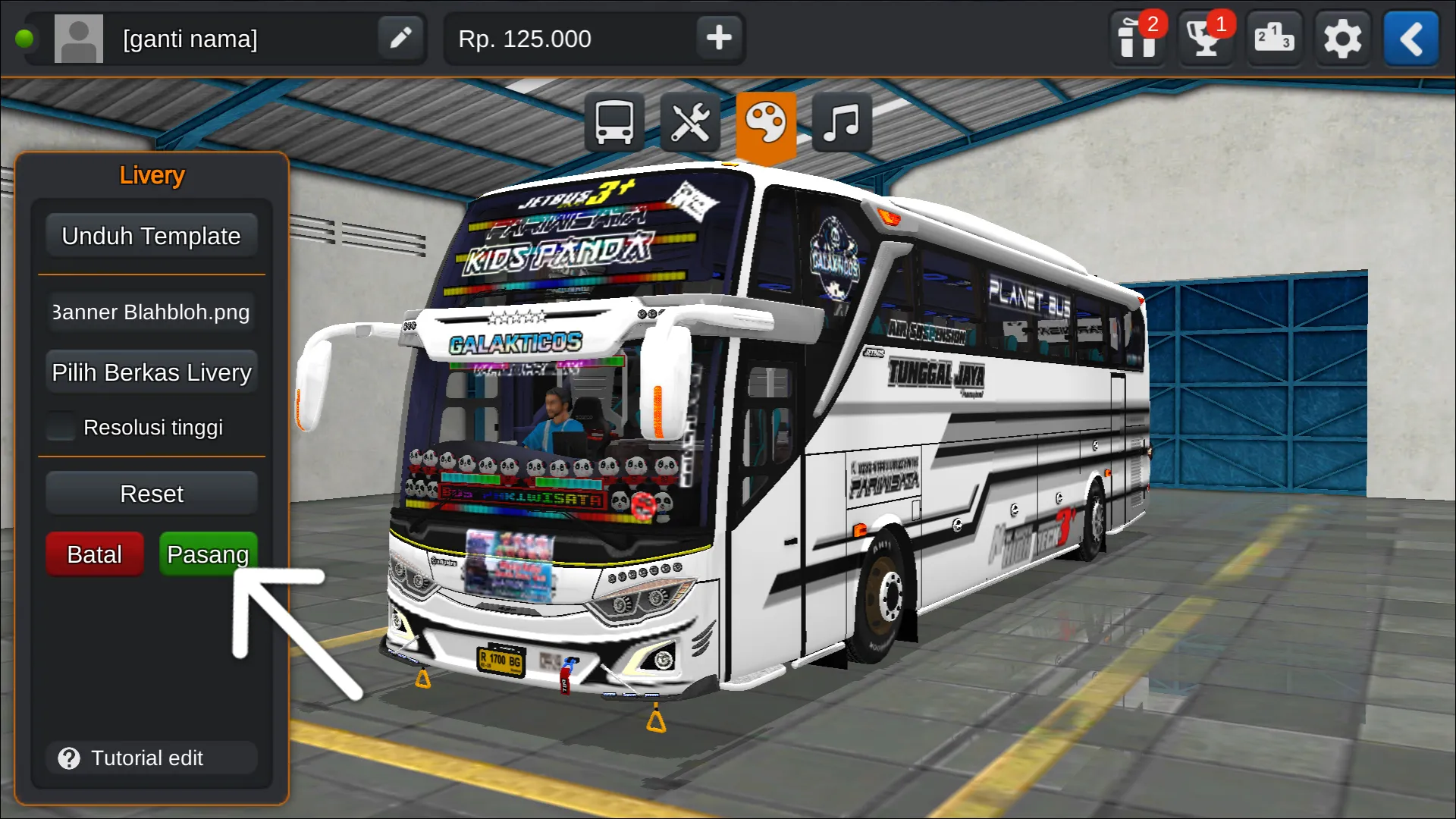Click the player avatar picture
This screenshot has height=819, width=1456.
[79, 38]
